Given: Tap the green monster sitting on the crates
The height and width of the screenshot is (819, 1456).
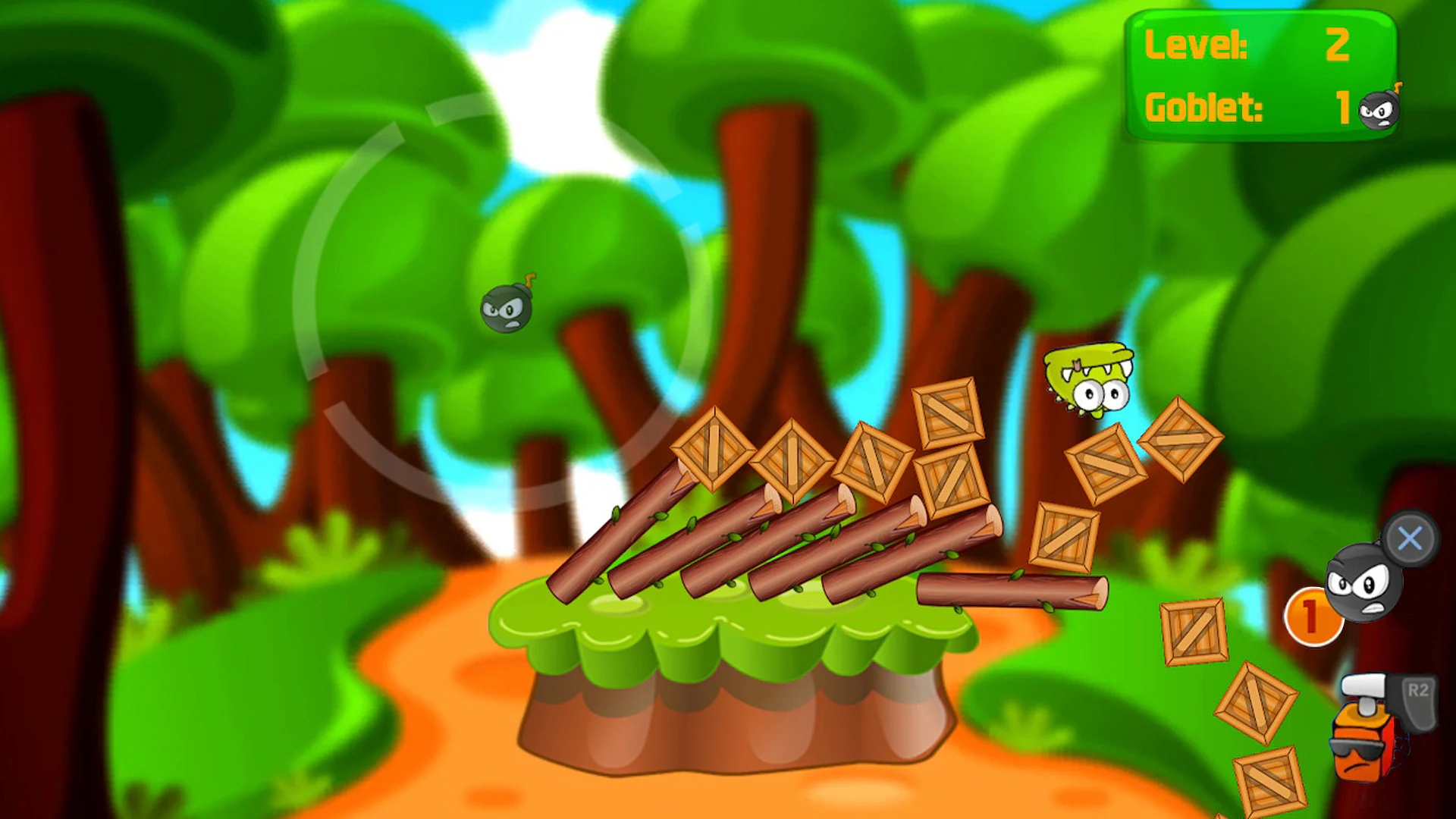Looking at the screenshot, I should click(x=1088, y=379).
